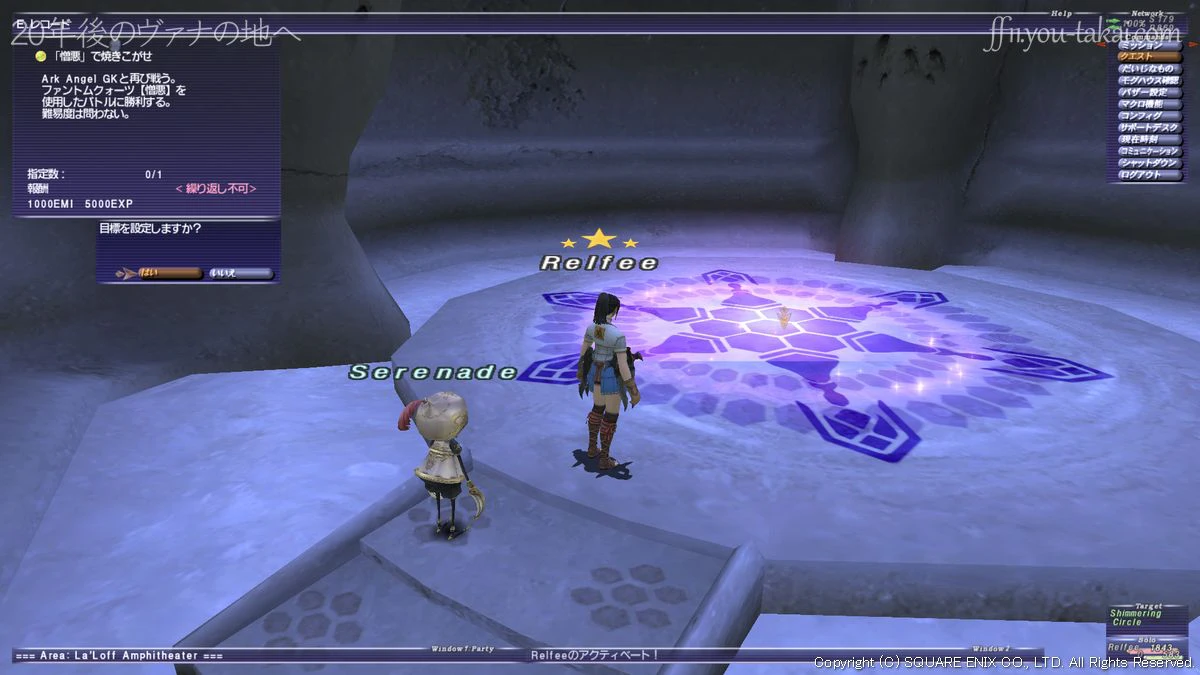The height and width of the screenshot is (675, 1200).
Task: Open コンフィグ (Config) settings
Action: pyautogui.click(x=1149, y=117)
